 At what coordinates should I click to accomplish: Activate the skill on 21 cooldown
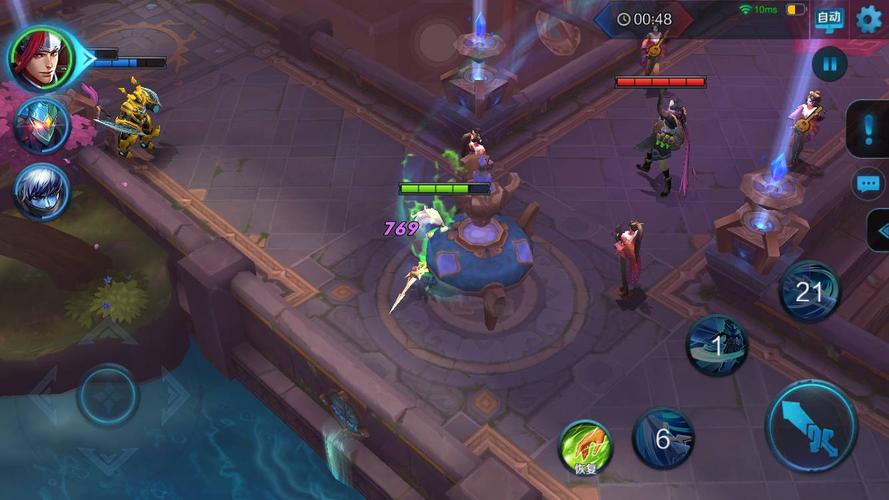[809, 292]
